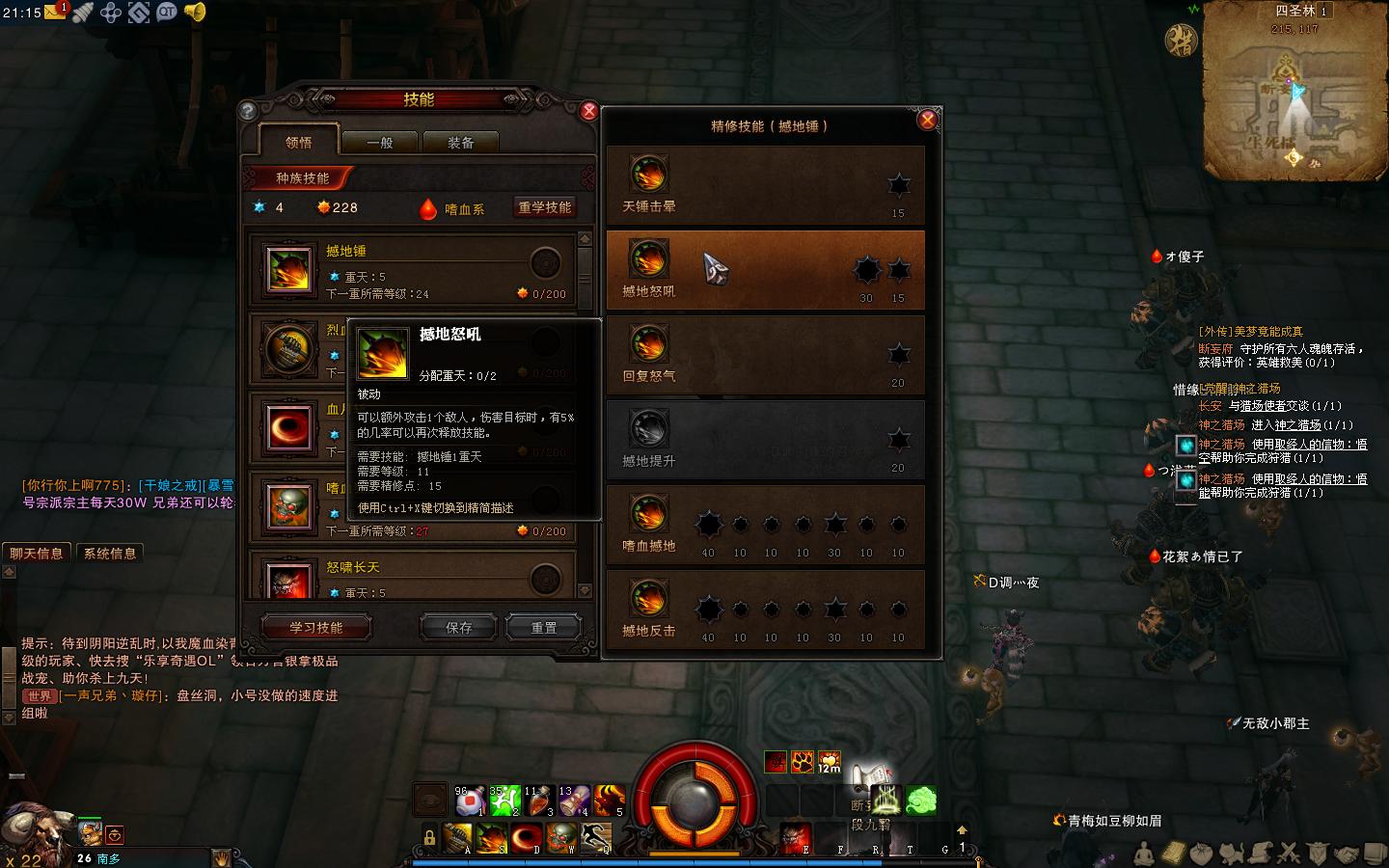
Task: Reset allocations with 重置 button
Action: pyautogui.click(x=544, y=628)
